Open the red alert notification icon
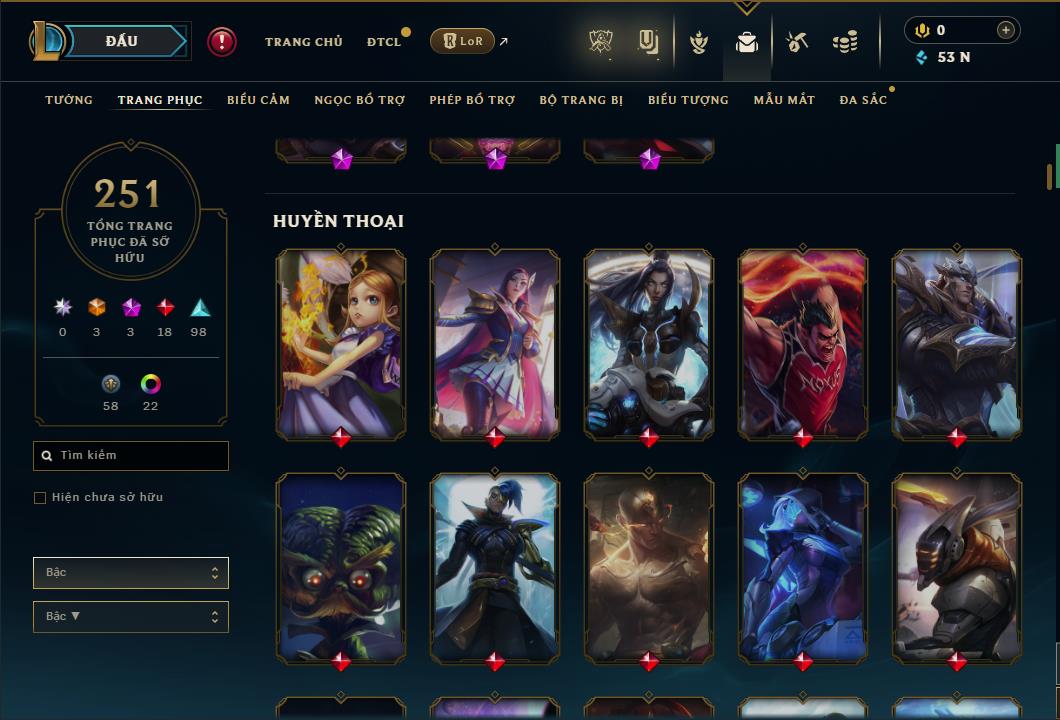 pos(222,42)
